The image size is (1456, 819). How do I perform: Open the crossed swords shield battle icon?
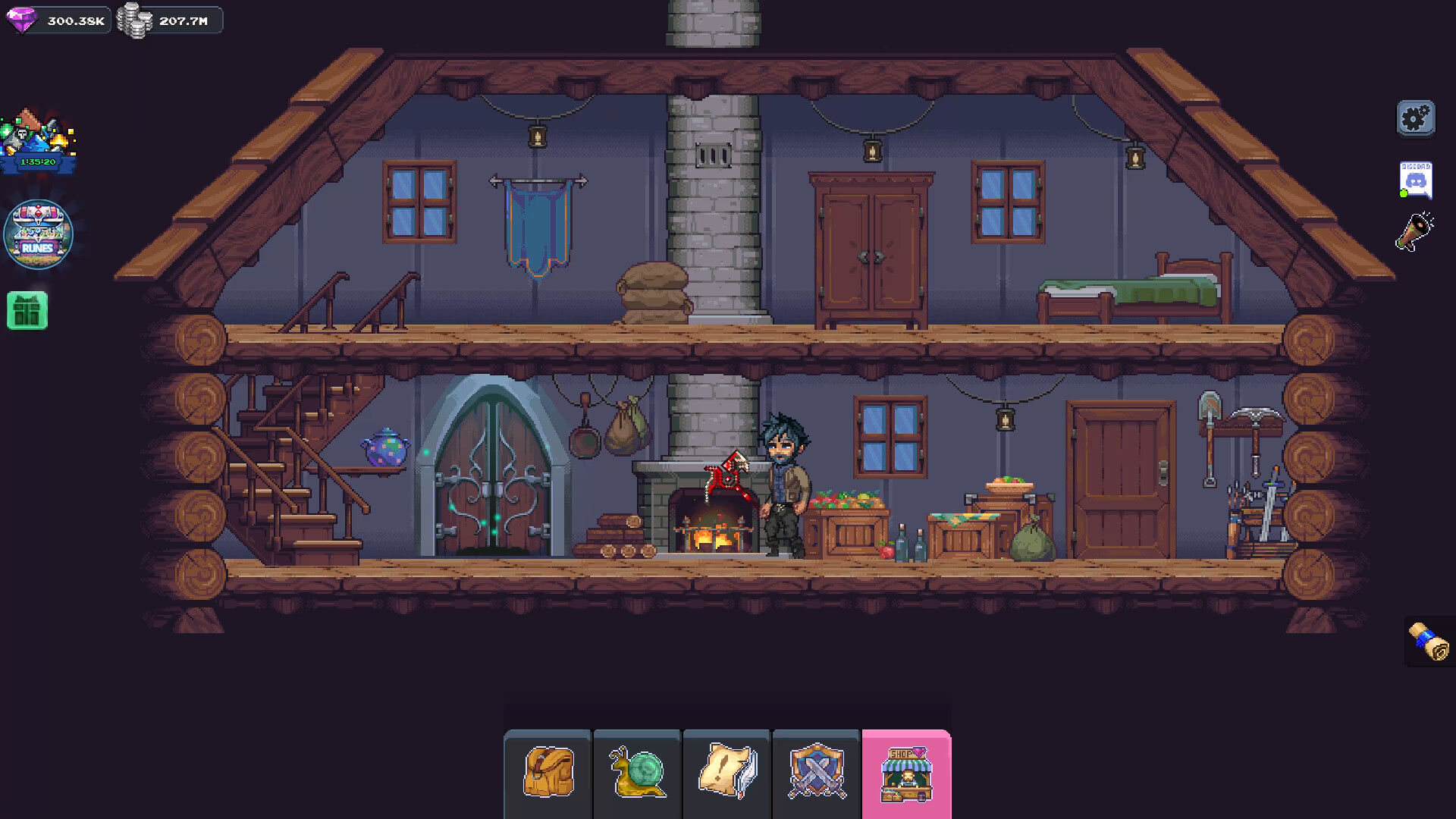pyautogui.click(x=816, y=773)
